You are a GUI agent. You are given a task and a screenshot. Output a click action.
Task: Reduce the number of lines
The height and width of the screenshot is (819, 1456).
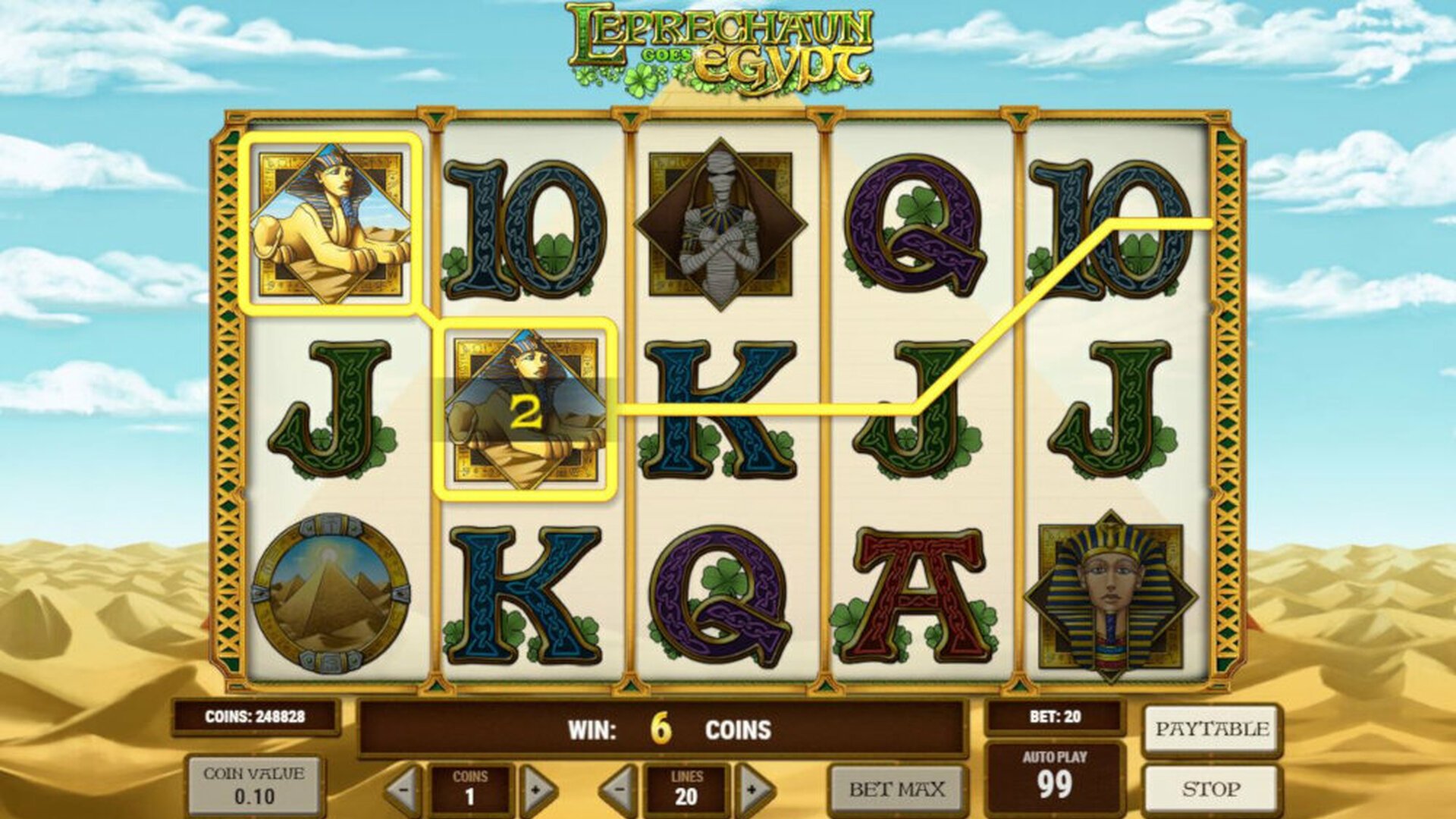(x=618, y=790)
